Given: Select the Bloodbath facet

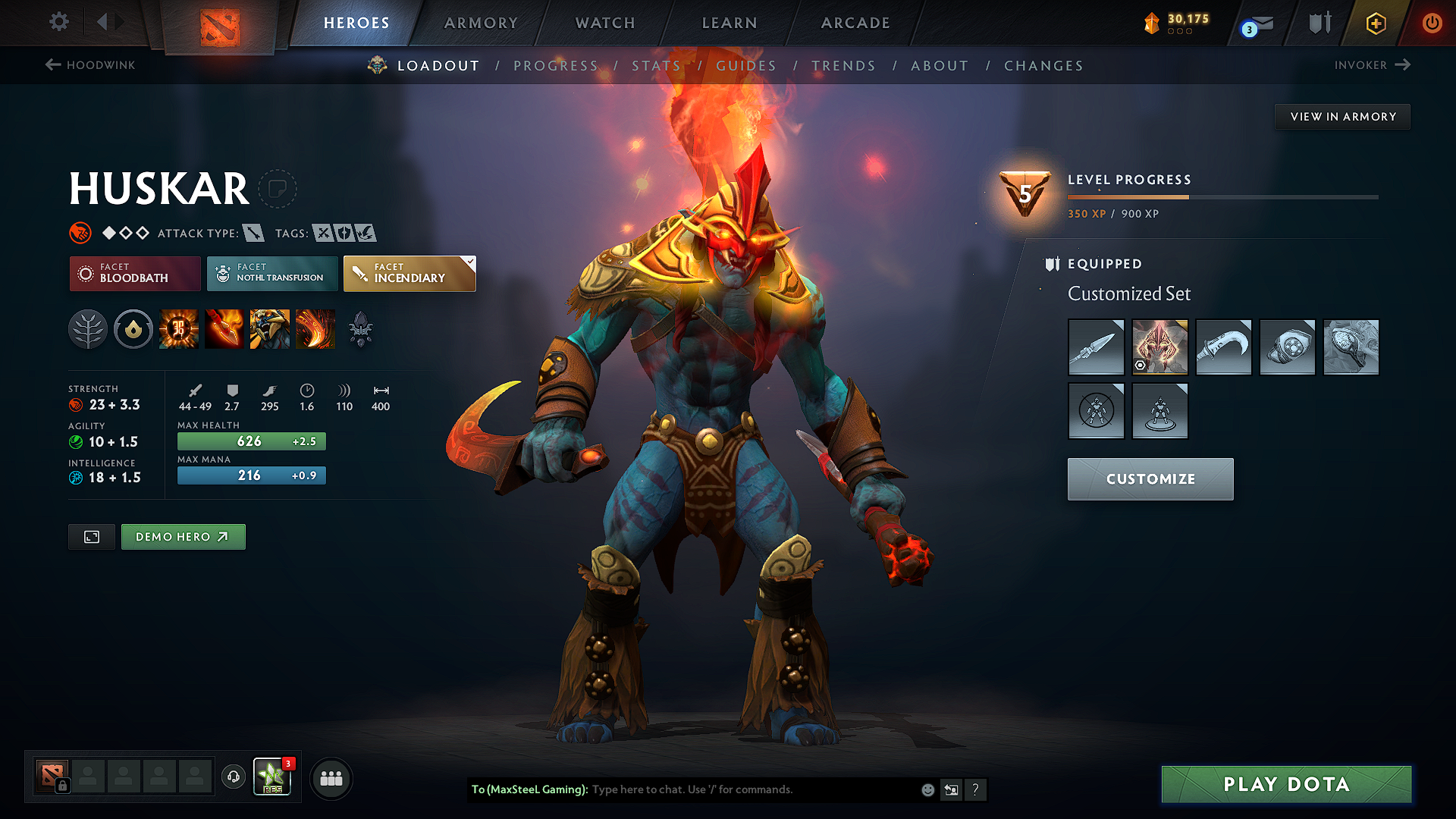Looking at the screenshot, I should coord(134,274).
